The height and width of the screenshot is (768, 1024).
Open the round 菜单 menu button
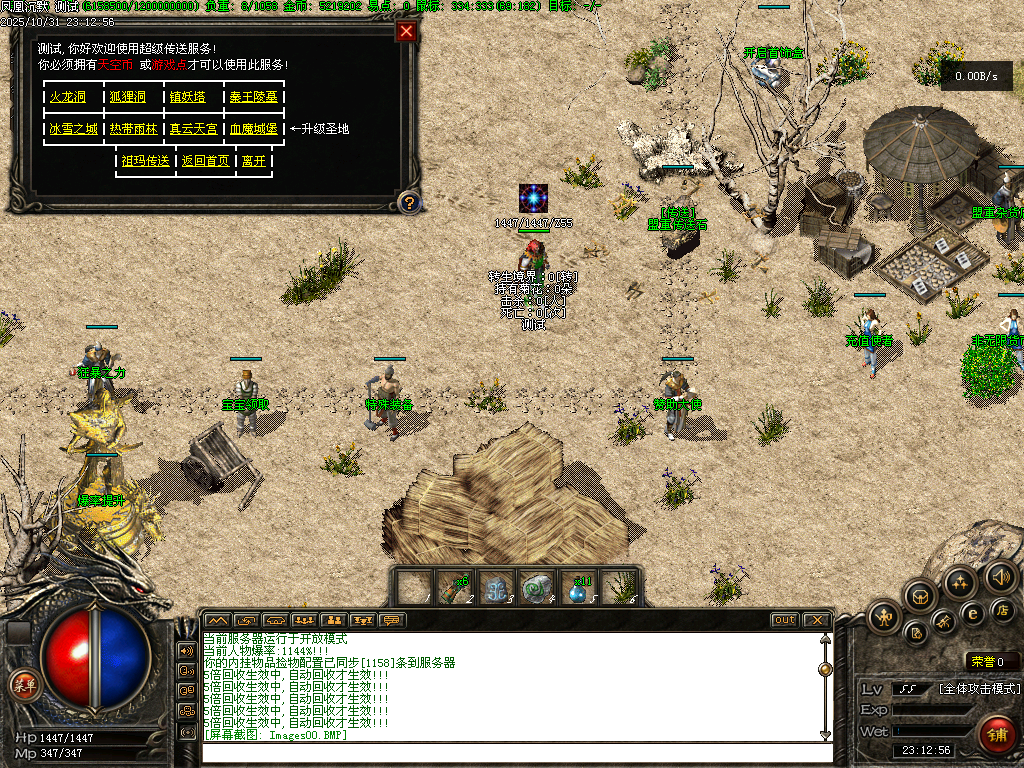click(23, 685)
